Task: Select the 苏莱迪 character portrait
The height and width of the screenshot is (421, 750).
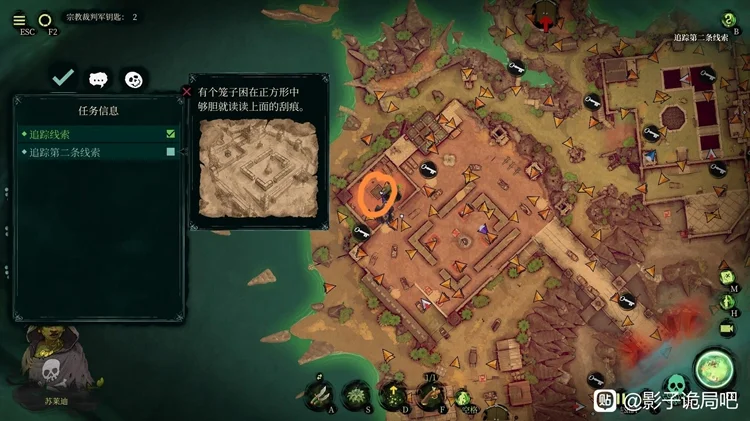Action: [x=52, y=370]
